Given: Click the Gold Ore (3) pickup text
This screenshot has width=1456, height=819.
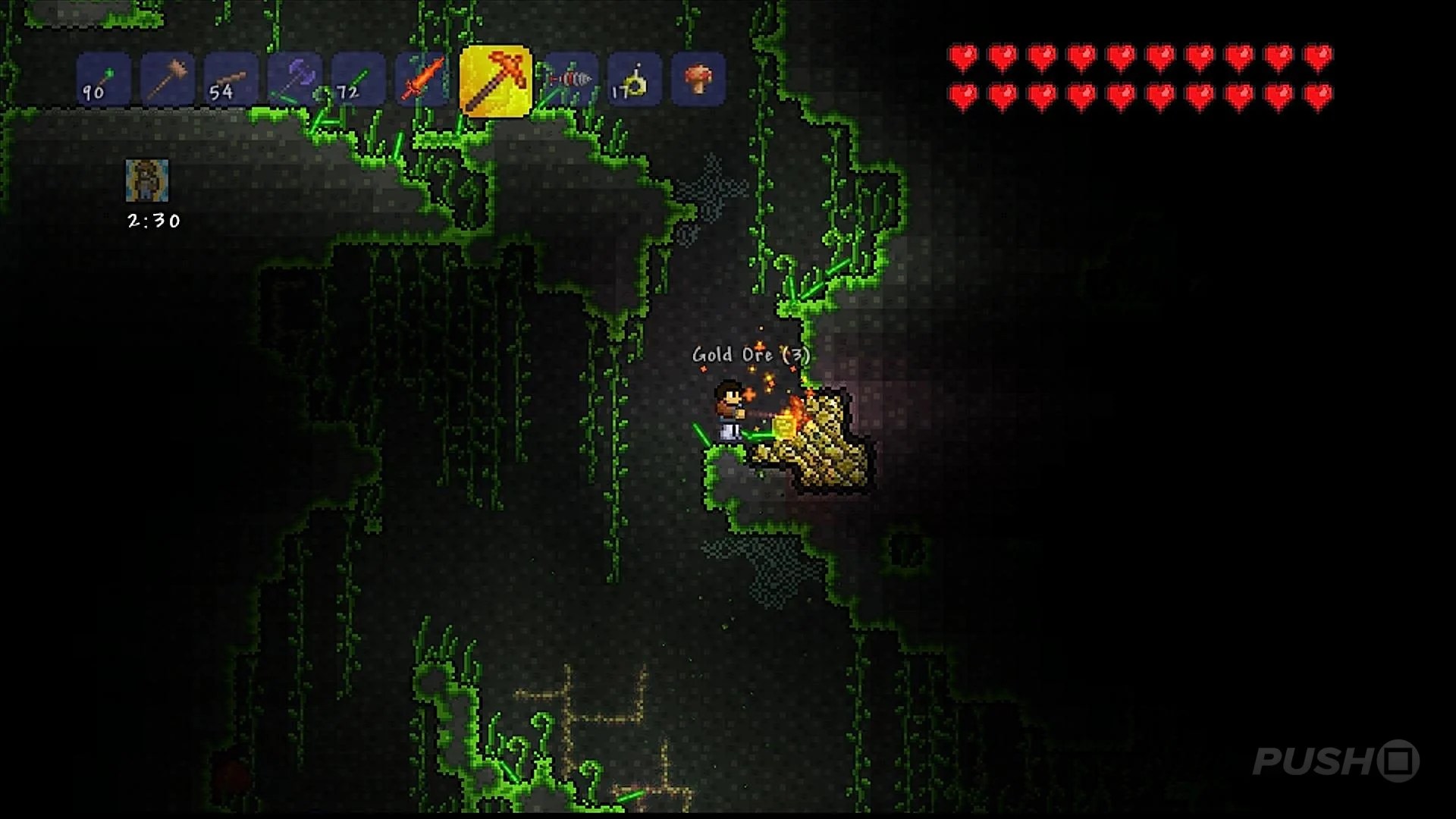Looking at the screenshot, I should (x=750, y=354).
